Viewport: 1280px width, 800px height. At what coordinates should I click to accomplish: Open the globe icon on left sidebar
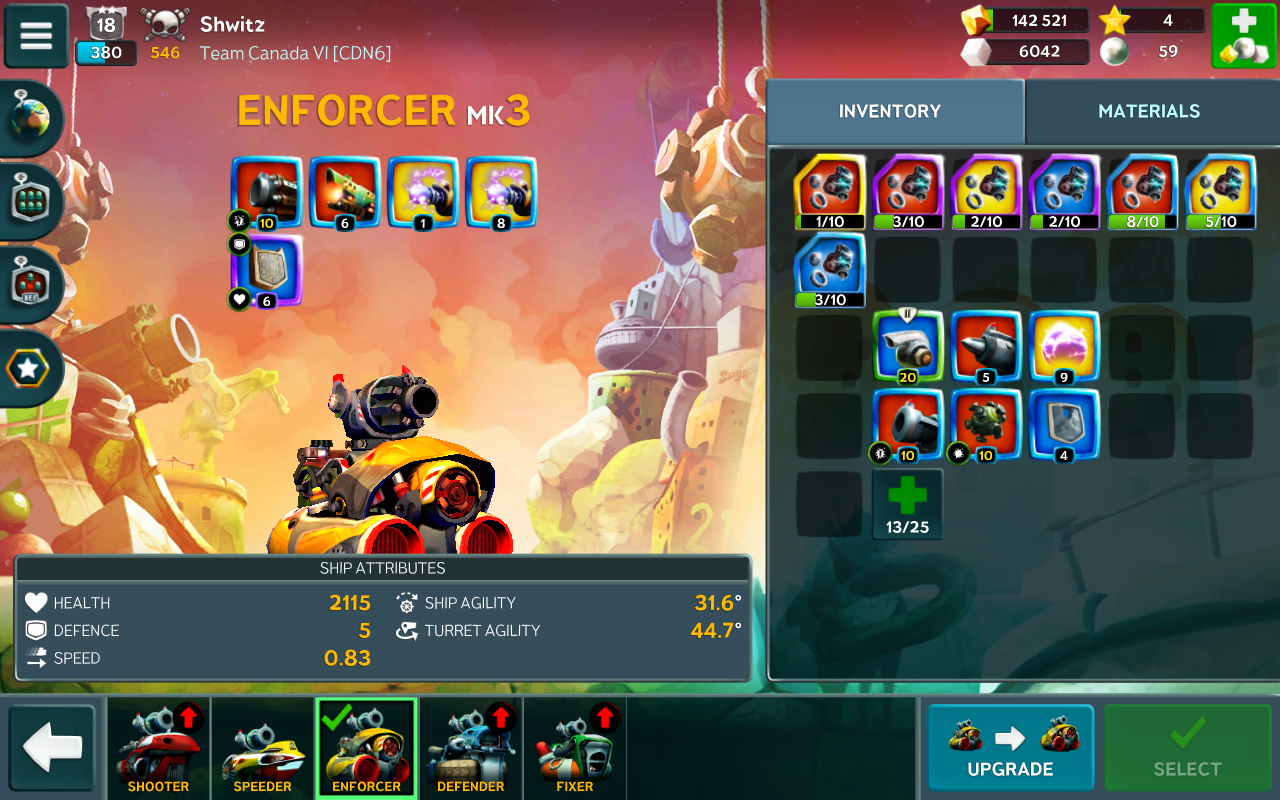pos(30,119)
